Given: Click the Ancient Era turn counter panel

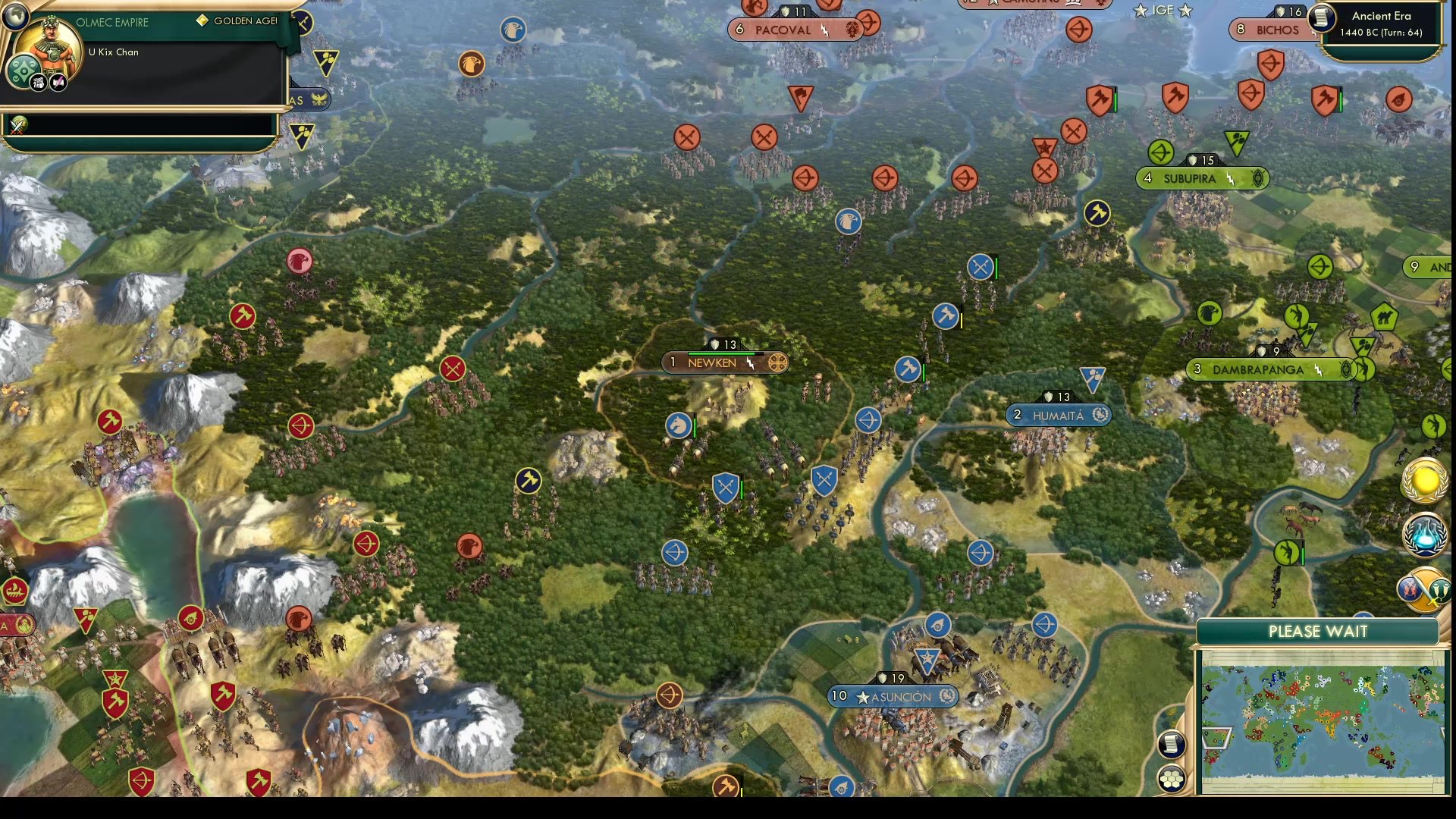Looking at the screenshot, I should [x=1380, y=23].
